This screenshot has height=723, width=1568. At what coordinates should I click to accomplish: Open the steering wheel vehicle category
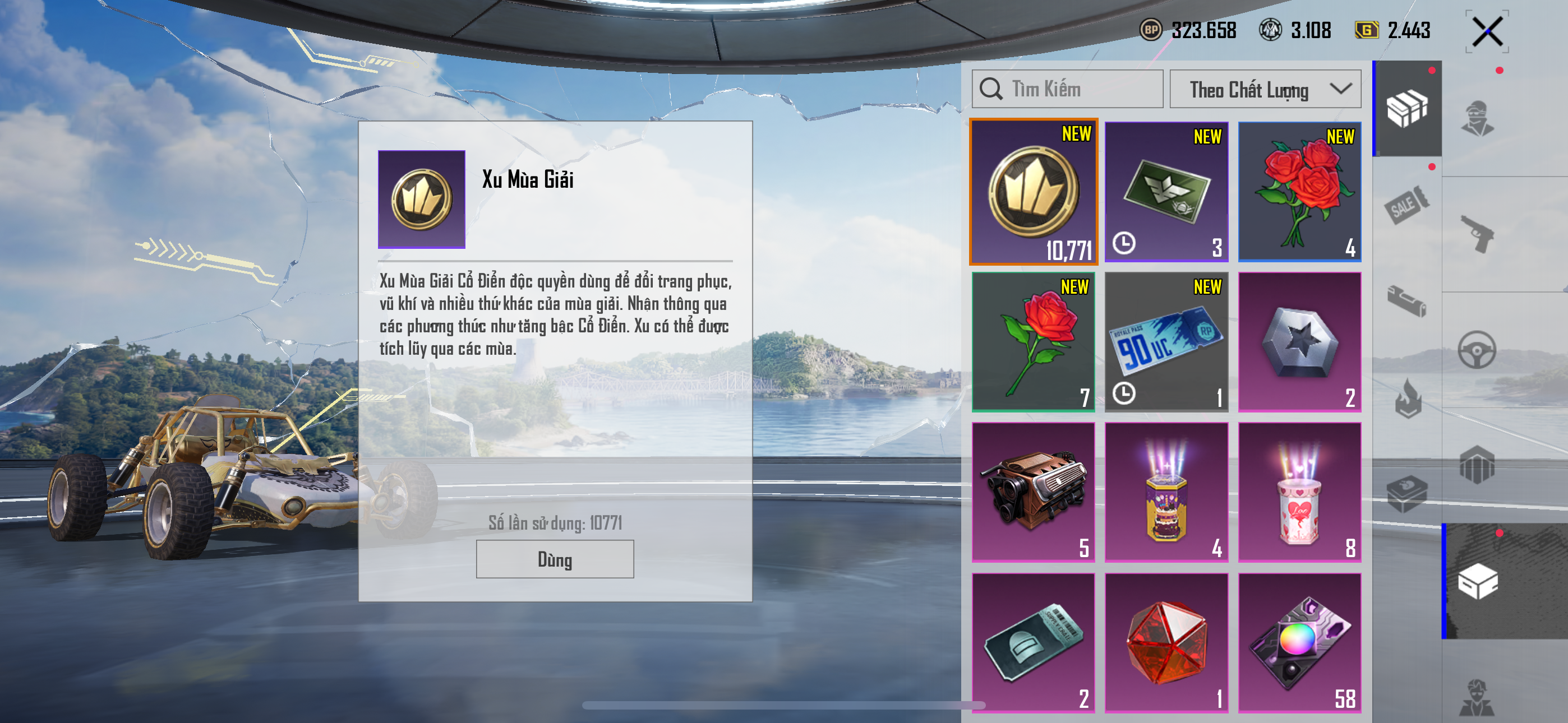(1478, 349)
